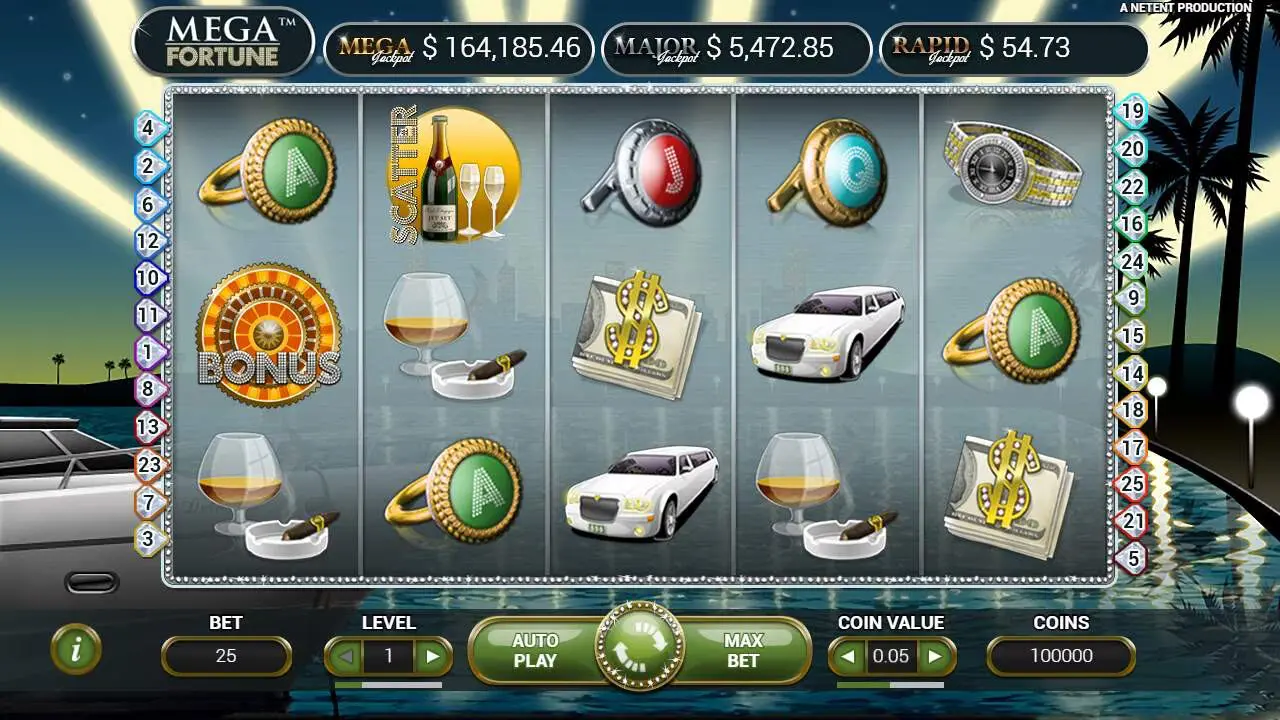1280x720 pixels.
Task: Increase the bet level
Action: point(433,656)
